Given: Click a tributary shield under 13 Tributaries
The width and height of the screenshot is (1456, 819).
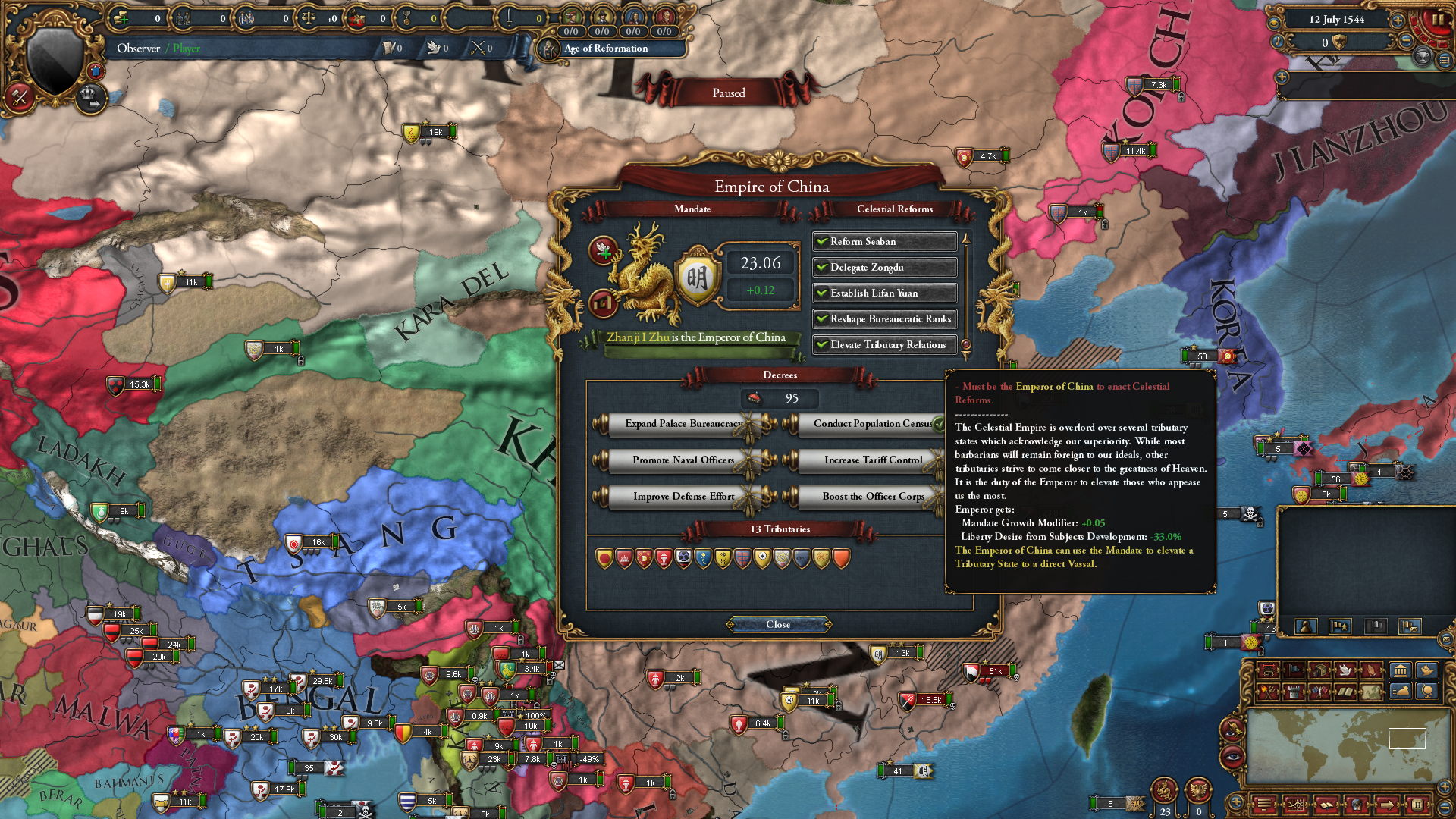Looking at the screenshot, I should tap(603, 558).
